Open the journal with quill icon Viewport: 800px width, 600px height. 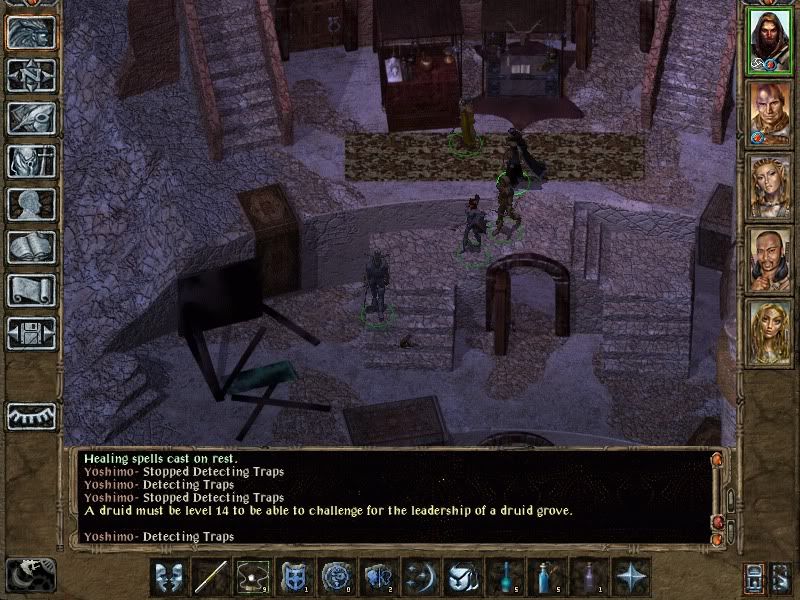[x=30, y=118]
